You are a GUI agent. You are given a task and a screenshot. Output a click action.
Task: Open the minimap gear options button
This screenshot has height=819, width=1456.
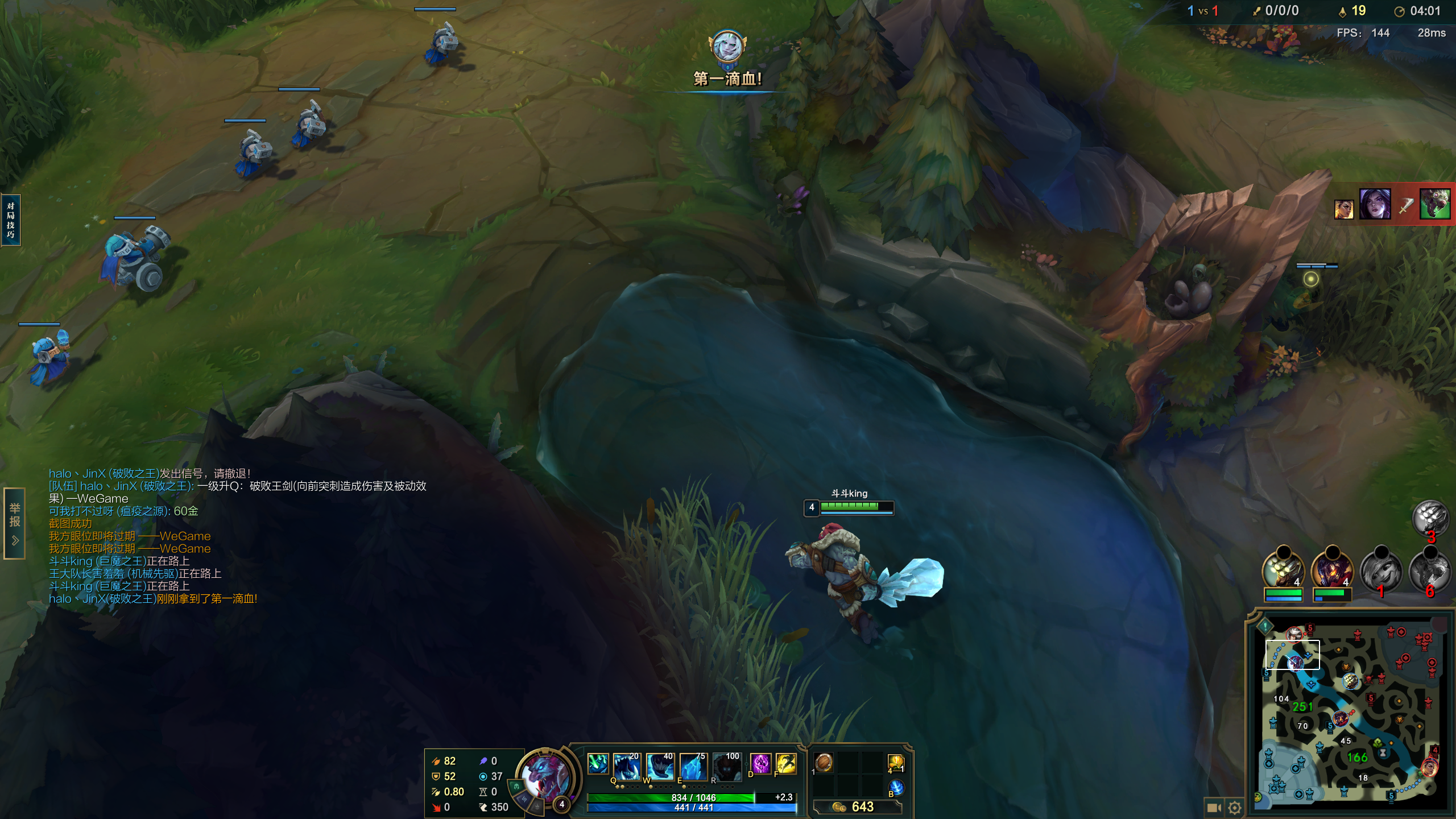pos(1234,807)
